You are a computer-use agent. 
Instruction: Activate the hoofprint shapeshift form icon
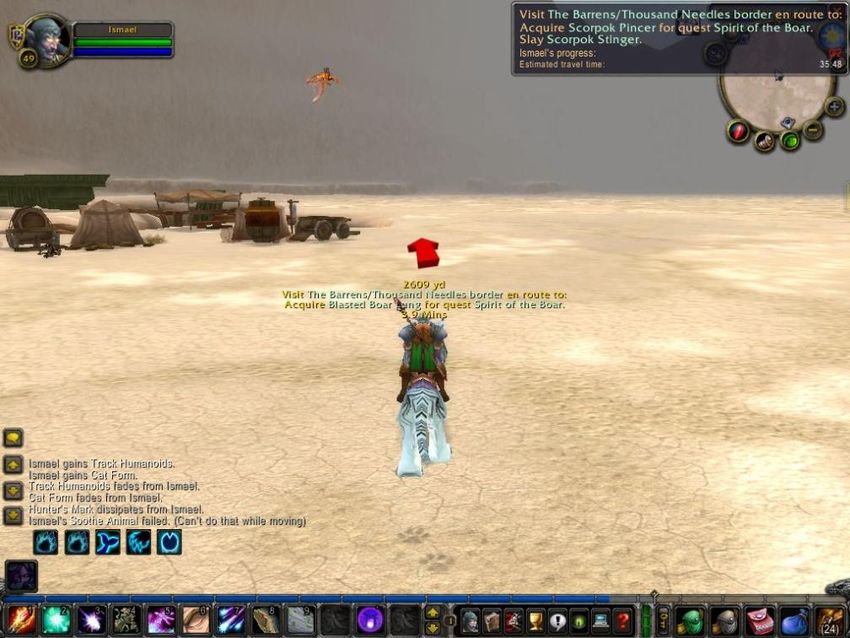click(x=170, y=542)
